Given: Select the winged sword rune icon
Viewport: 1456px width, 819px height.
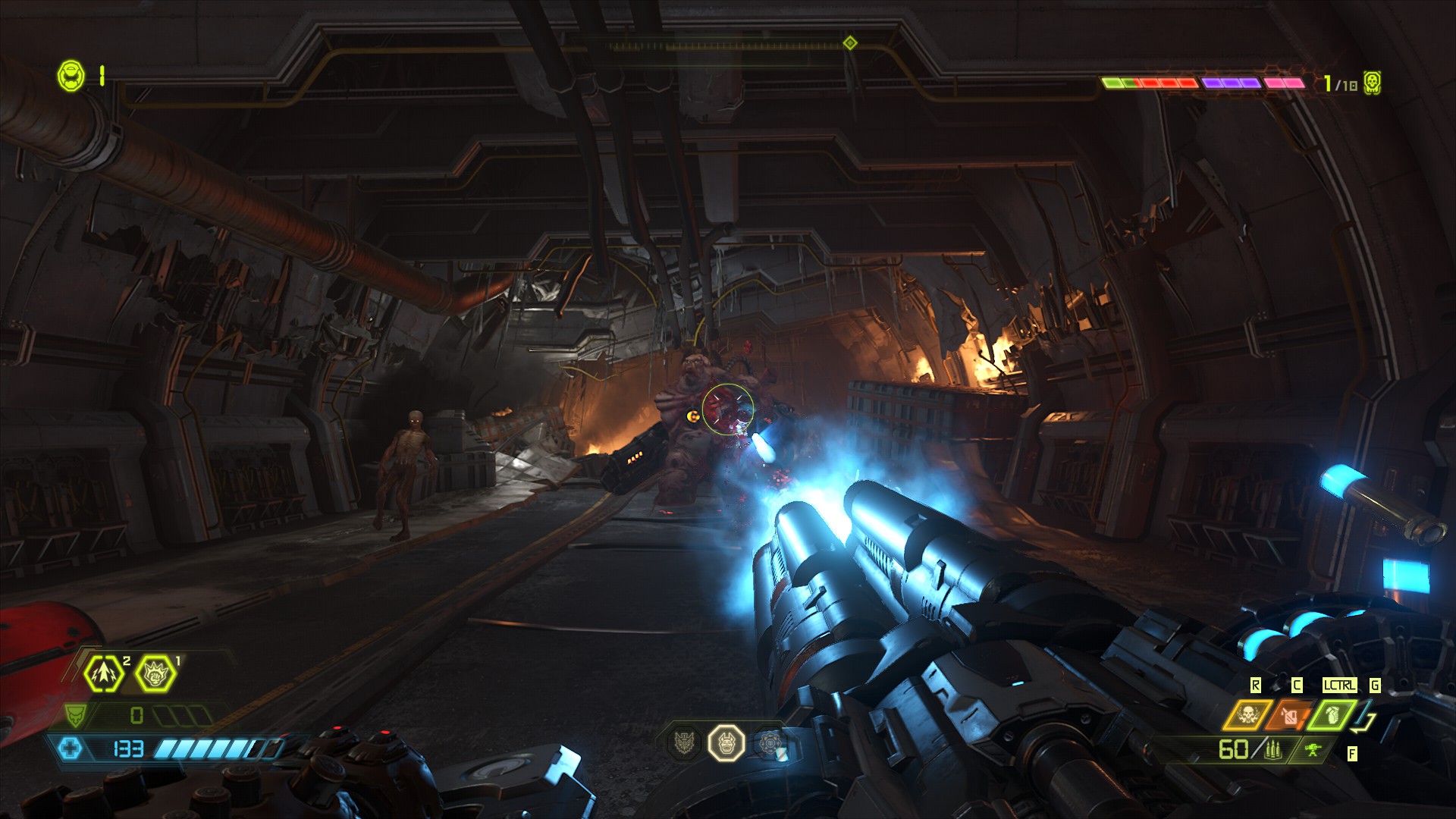Looking at the screenshot, I should (685, 742).
